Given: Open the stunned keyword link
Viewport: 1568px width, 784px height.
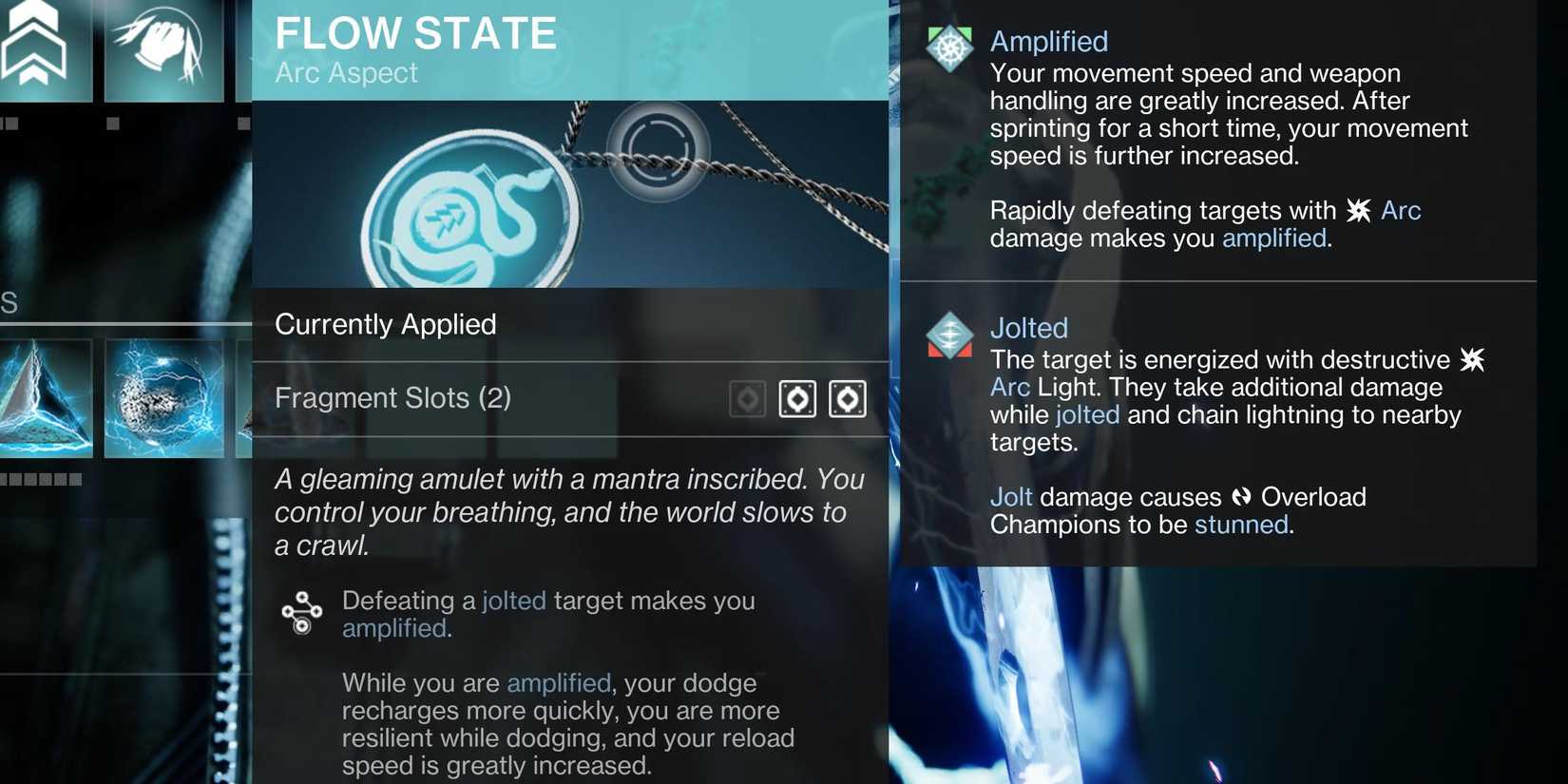Looking at the screenshot, I should pos(1240,524).
